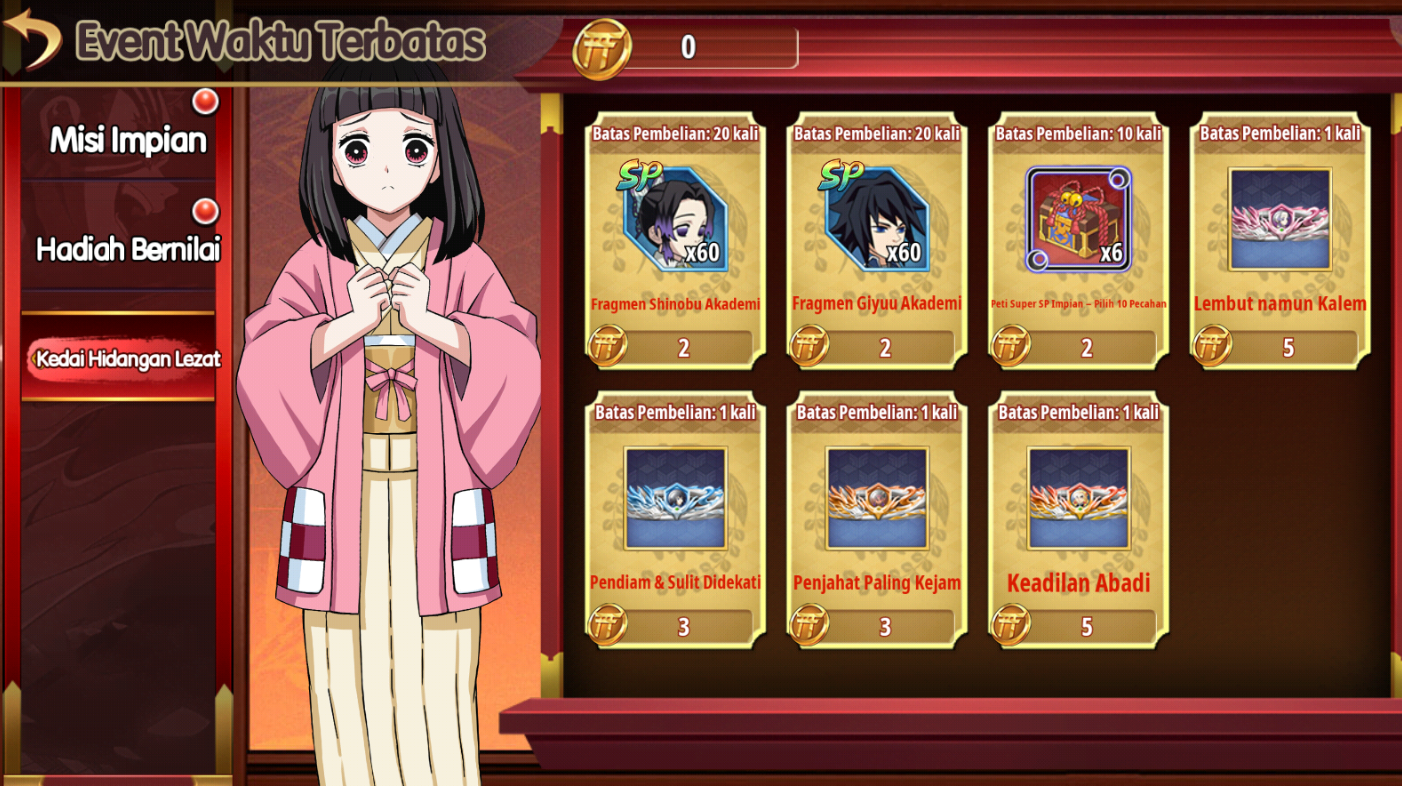The height and width of the screenshot is (786, 1402).
Task: Purchase Peti Super SP Impian for 2 coins
Action: click(1086, 348)
